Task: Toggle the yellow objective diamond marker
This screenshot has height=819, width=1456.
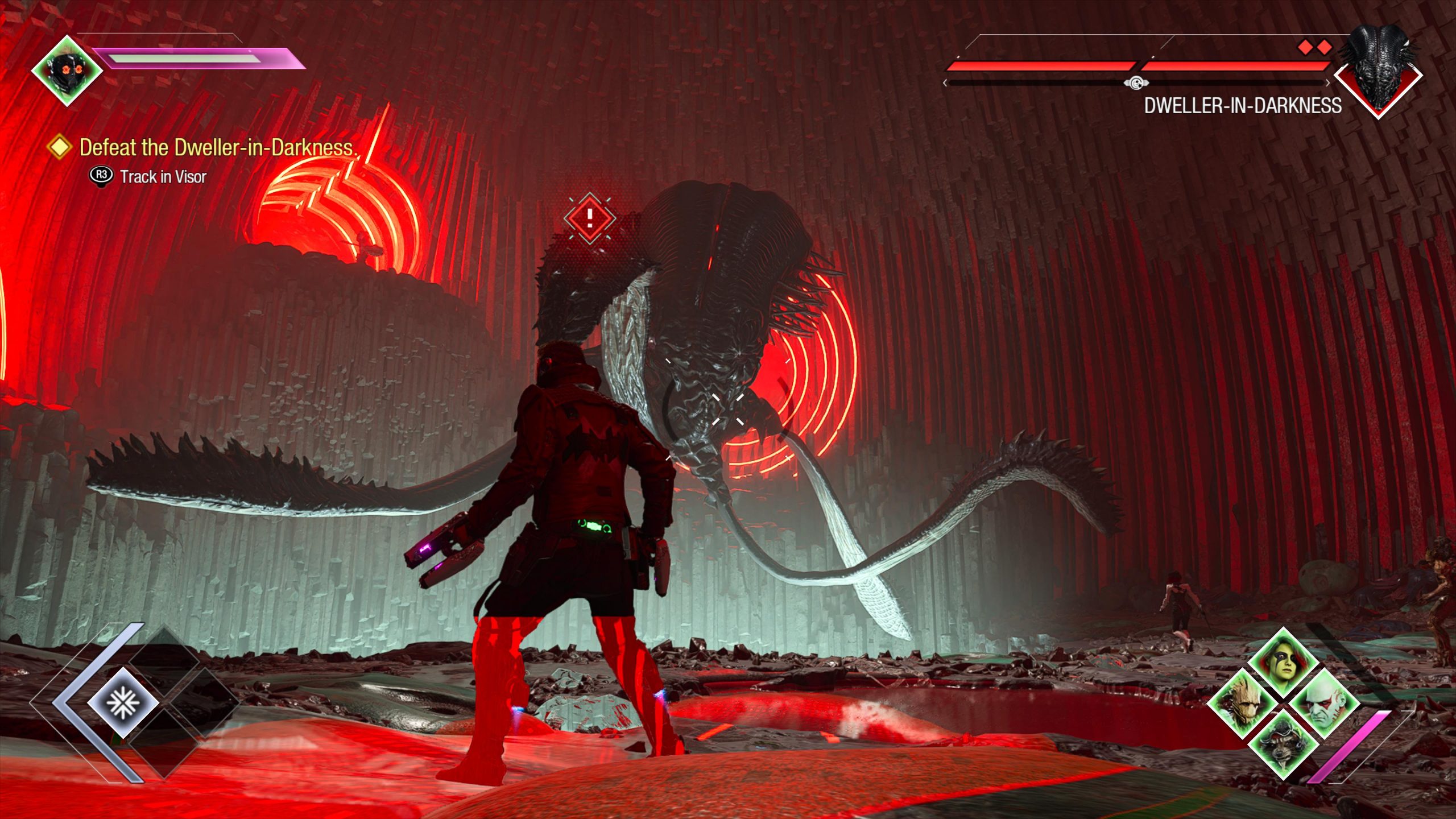Action: coord(60,148)
